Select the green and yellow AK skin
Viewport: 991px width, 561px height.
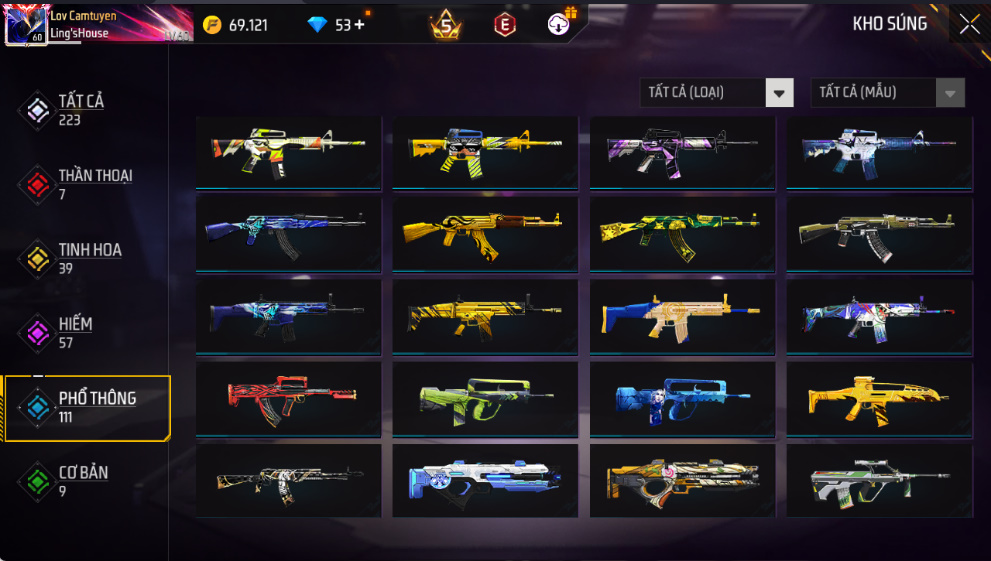pos(681,232)
